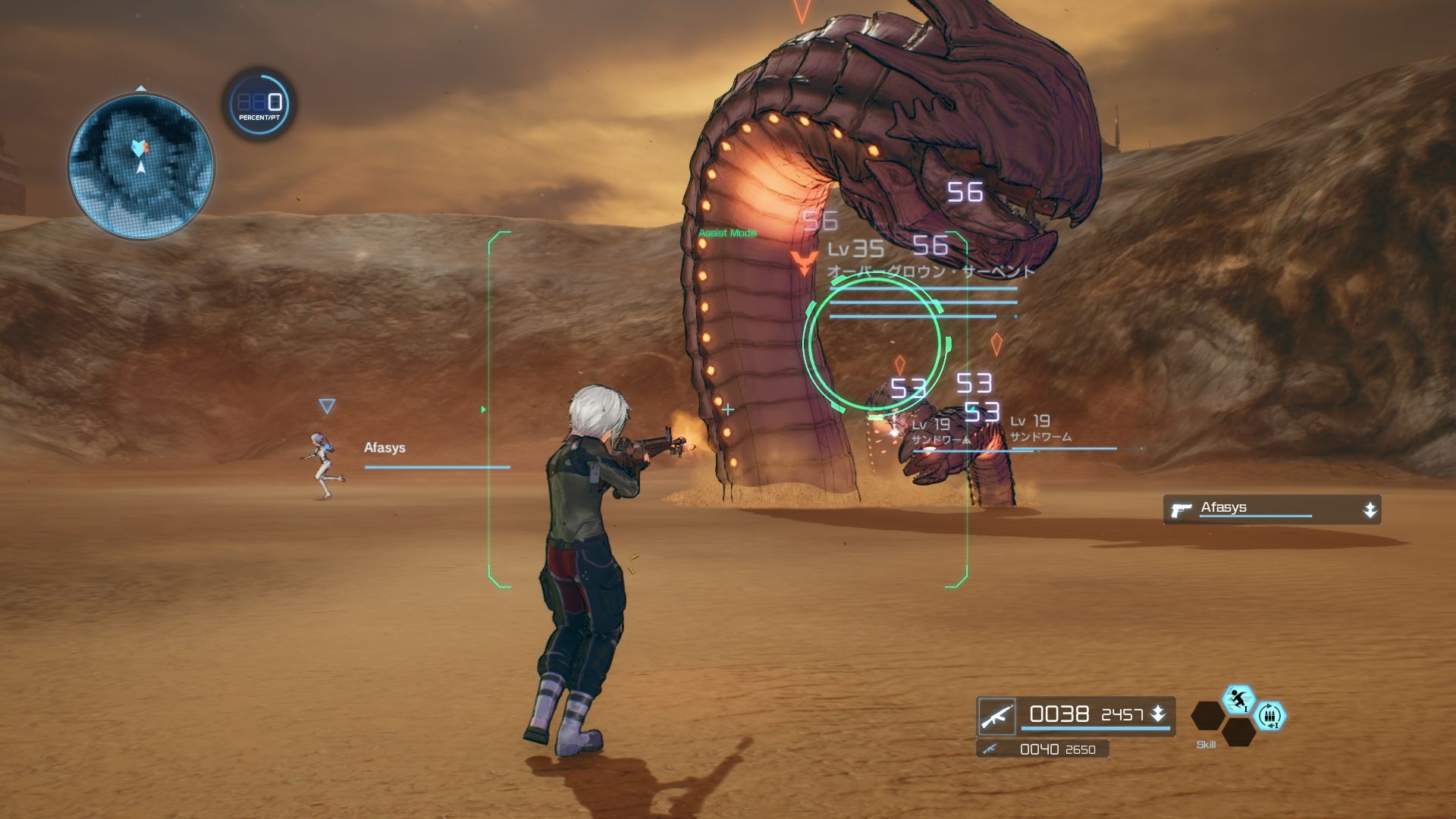Switch to the secondary weapon slot
1456x819 pixels.
[x=1043, y=749]
